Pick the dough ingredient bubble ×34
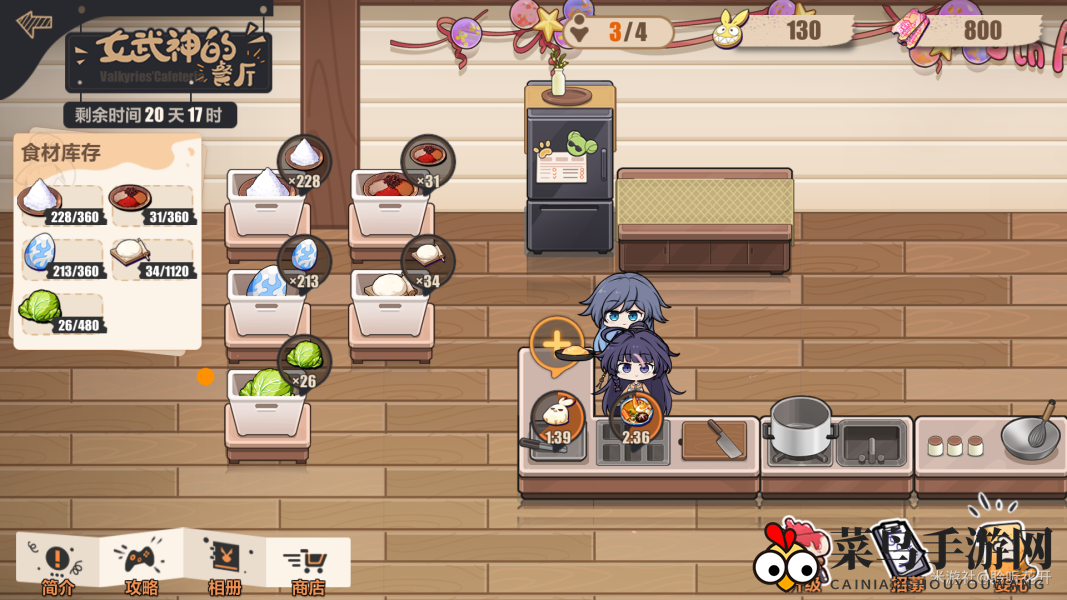1067x600 pixels. point(428,261)
